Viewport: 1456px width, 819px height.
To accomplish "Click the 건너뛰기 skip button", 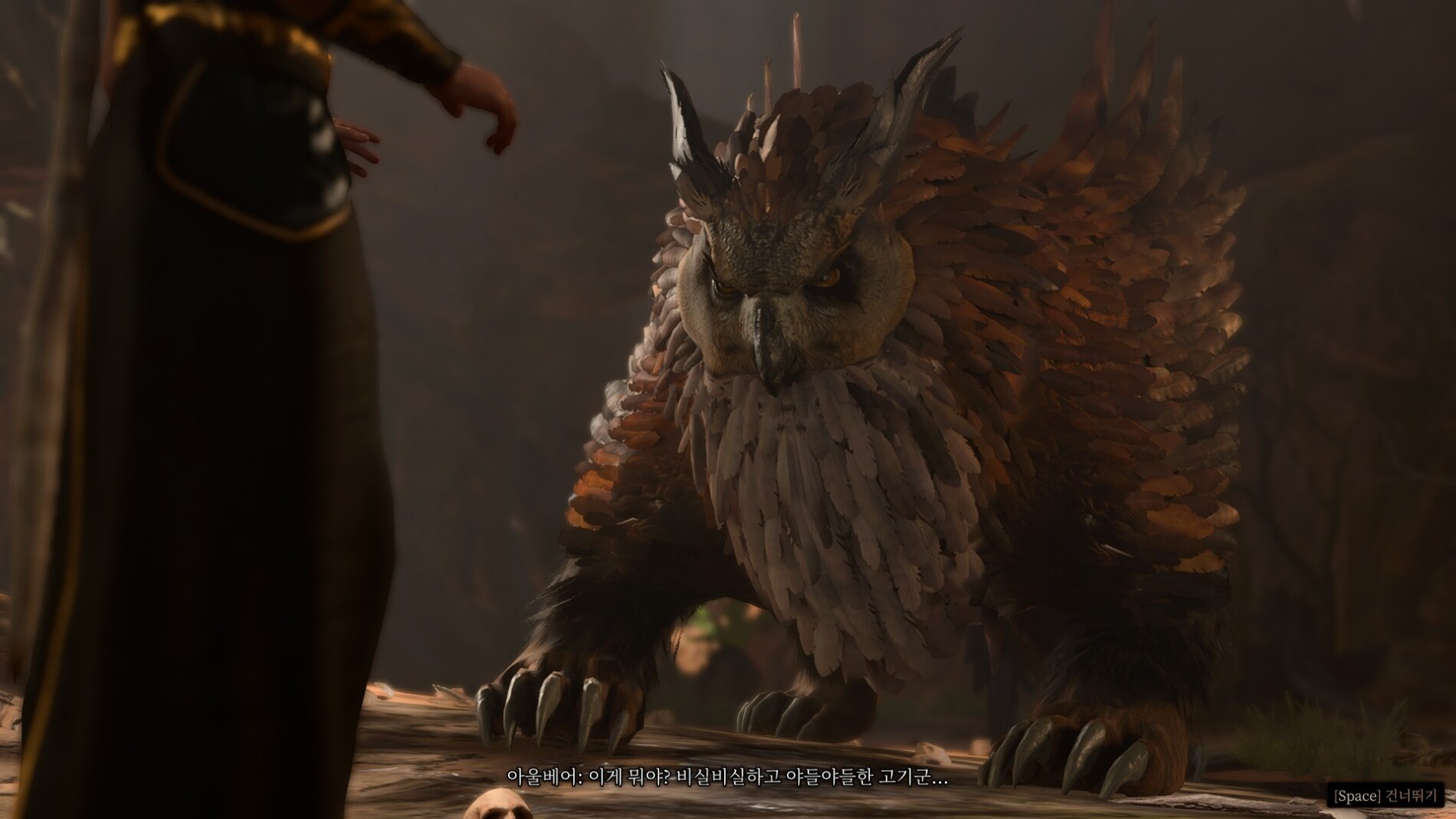I will coord(1385,795).
